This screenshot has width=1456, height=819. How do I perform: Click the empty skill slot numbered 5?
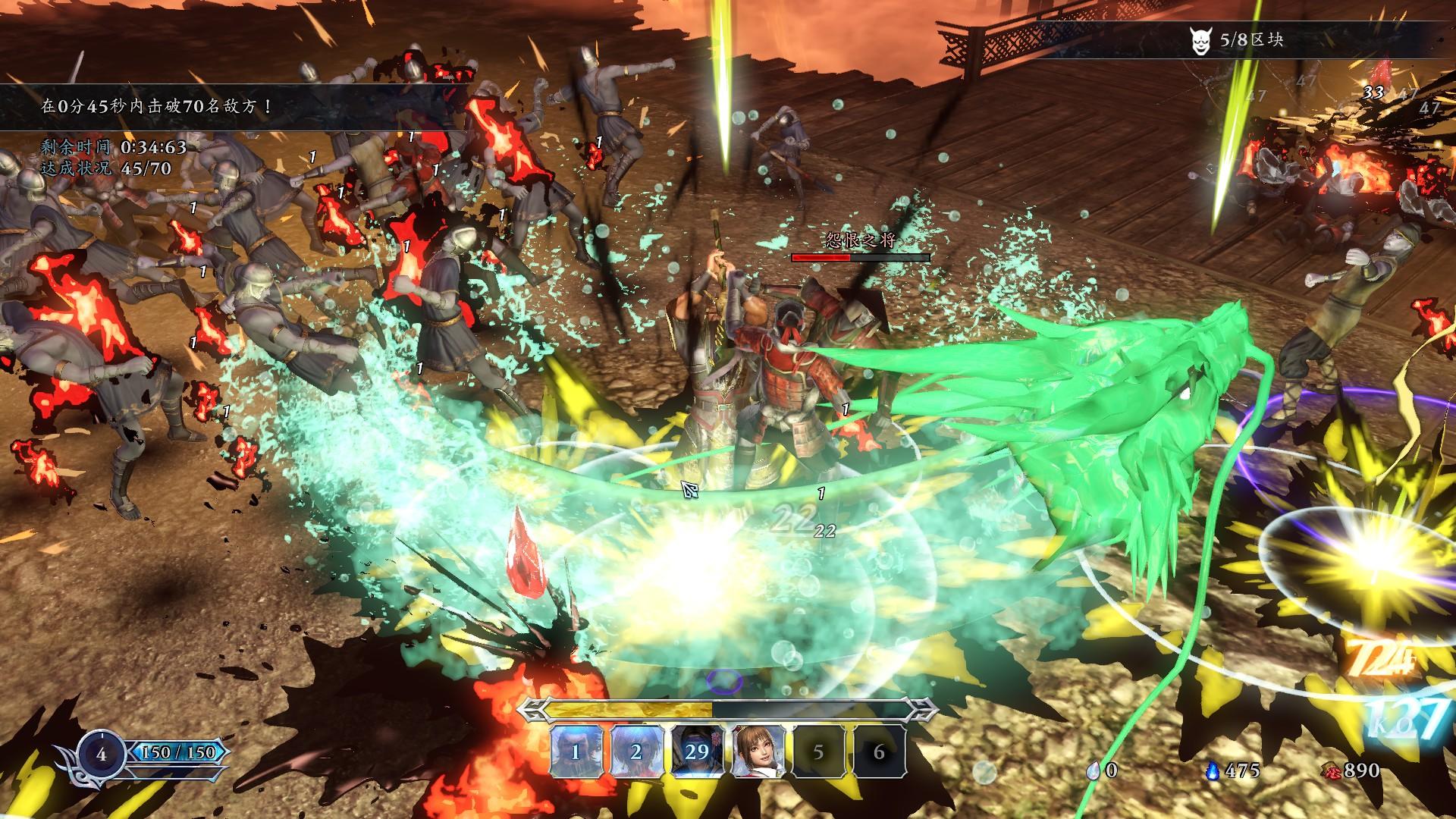[x=818, y=752]
